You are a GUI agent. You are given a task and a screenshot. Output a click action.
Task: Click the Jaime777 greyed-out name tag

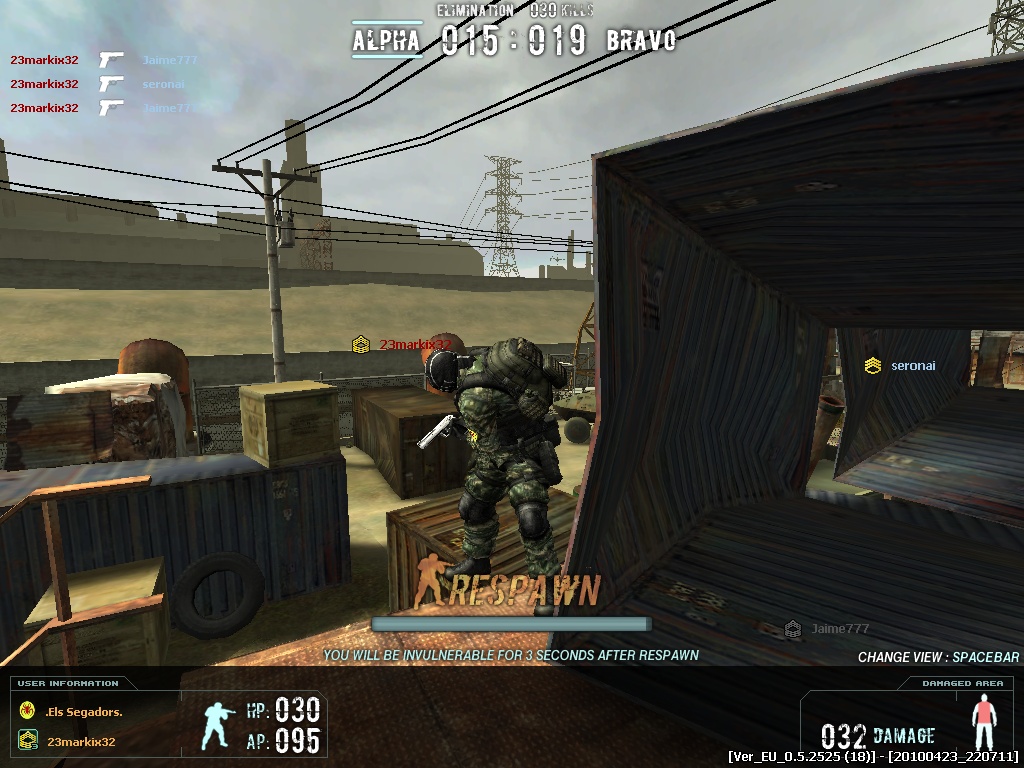pos(839,629)
